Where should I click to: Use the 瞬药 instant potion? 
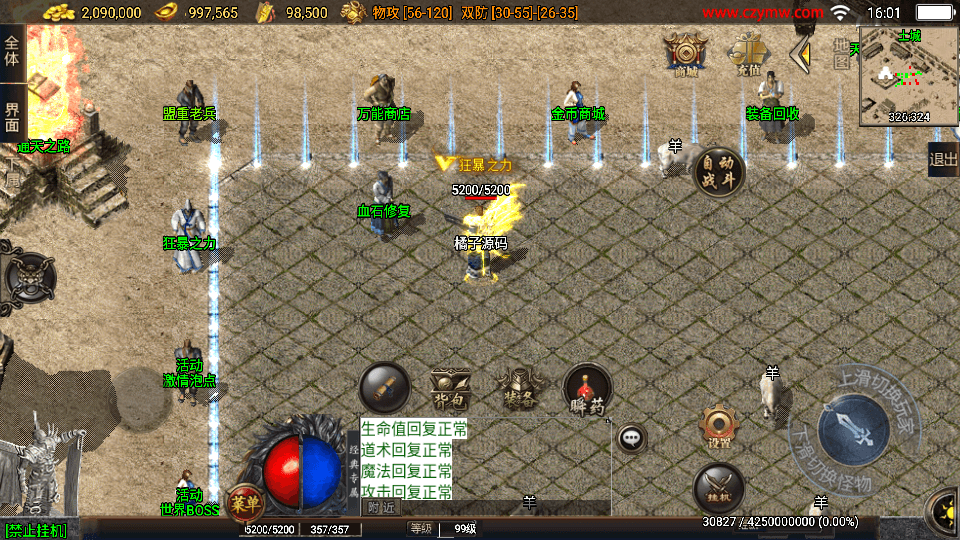[587, 389]
